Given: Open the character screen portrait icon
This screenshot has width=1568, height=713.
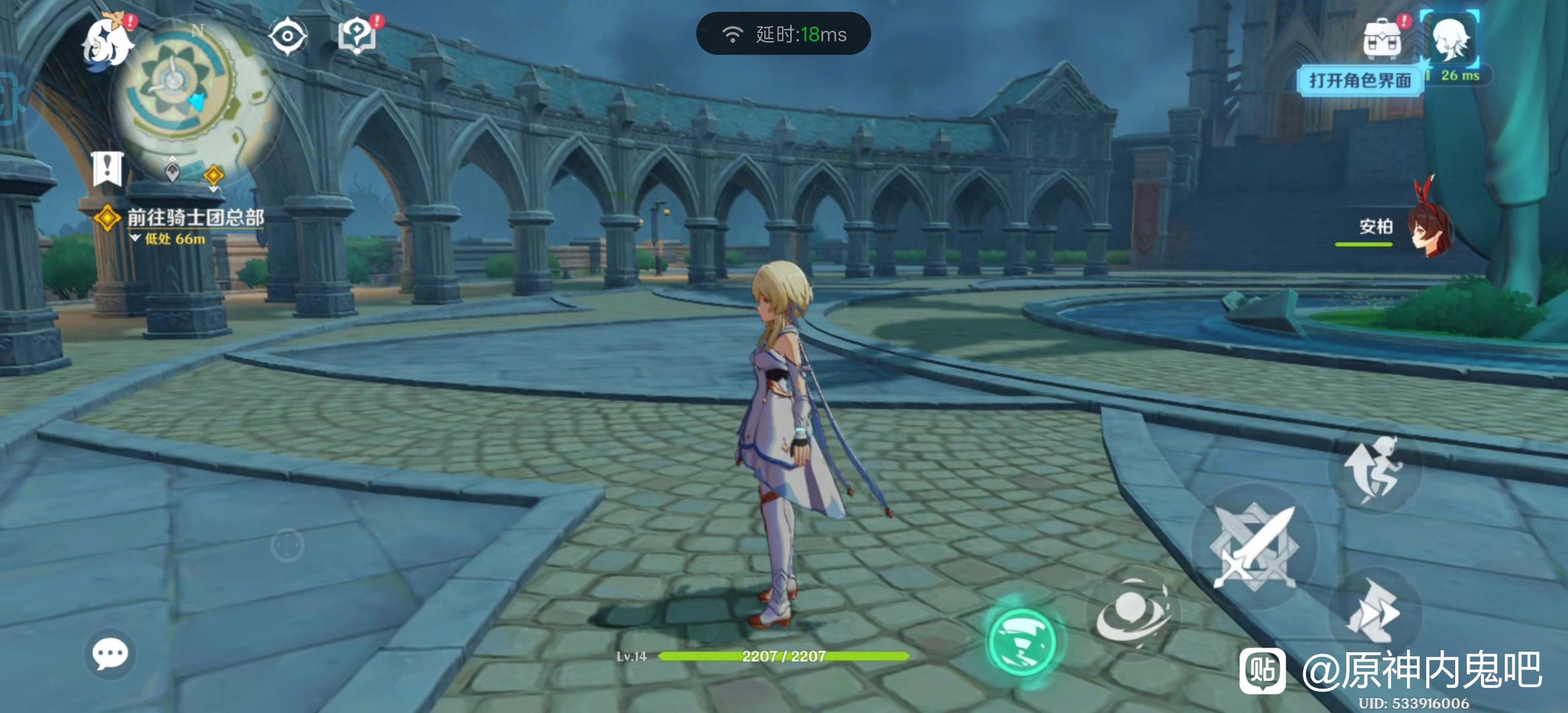Looking at the screenshot, I should (x=1451, y=40).
